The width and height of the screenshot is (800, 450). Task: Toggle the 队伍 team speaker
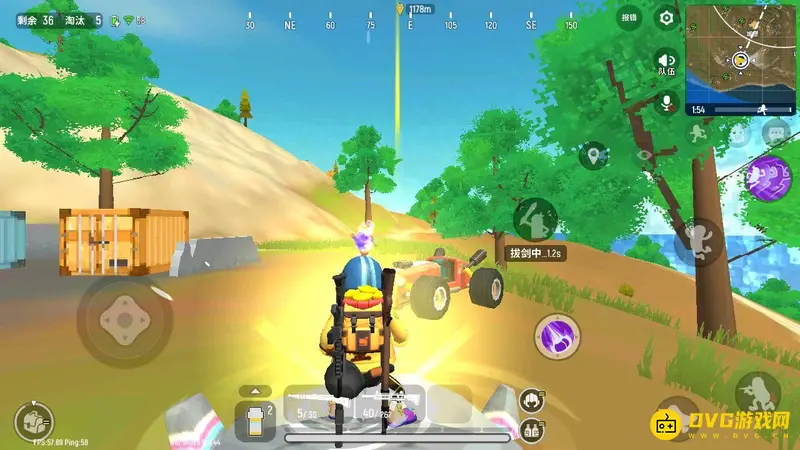pos(665,63)
